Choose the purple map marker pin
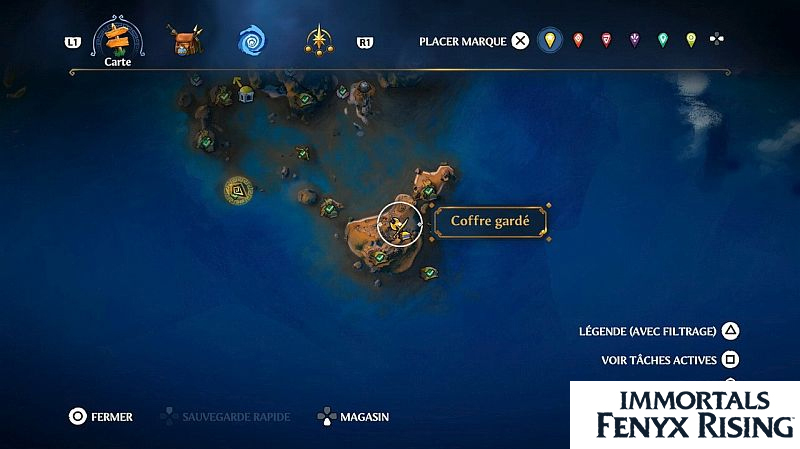Viewport: 800px width, 449px height. click(x=634, y=41)
